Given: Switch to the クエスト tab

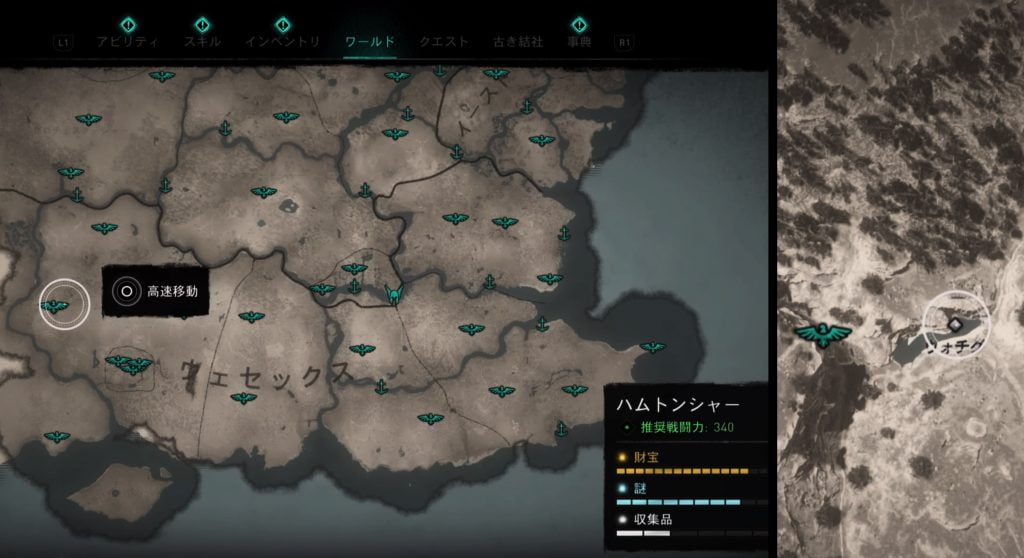Looking at the screenshot, I should (444, 42).
